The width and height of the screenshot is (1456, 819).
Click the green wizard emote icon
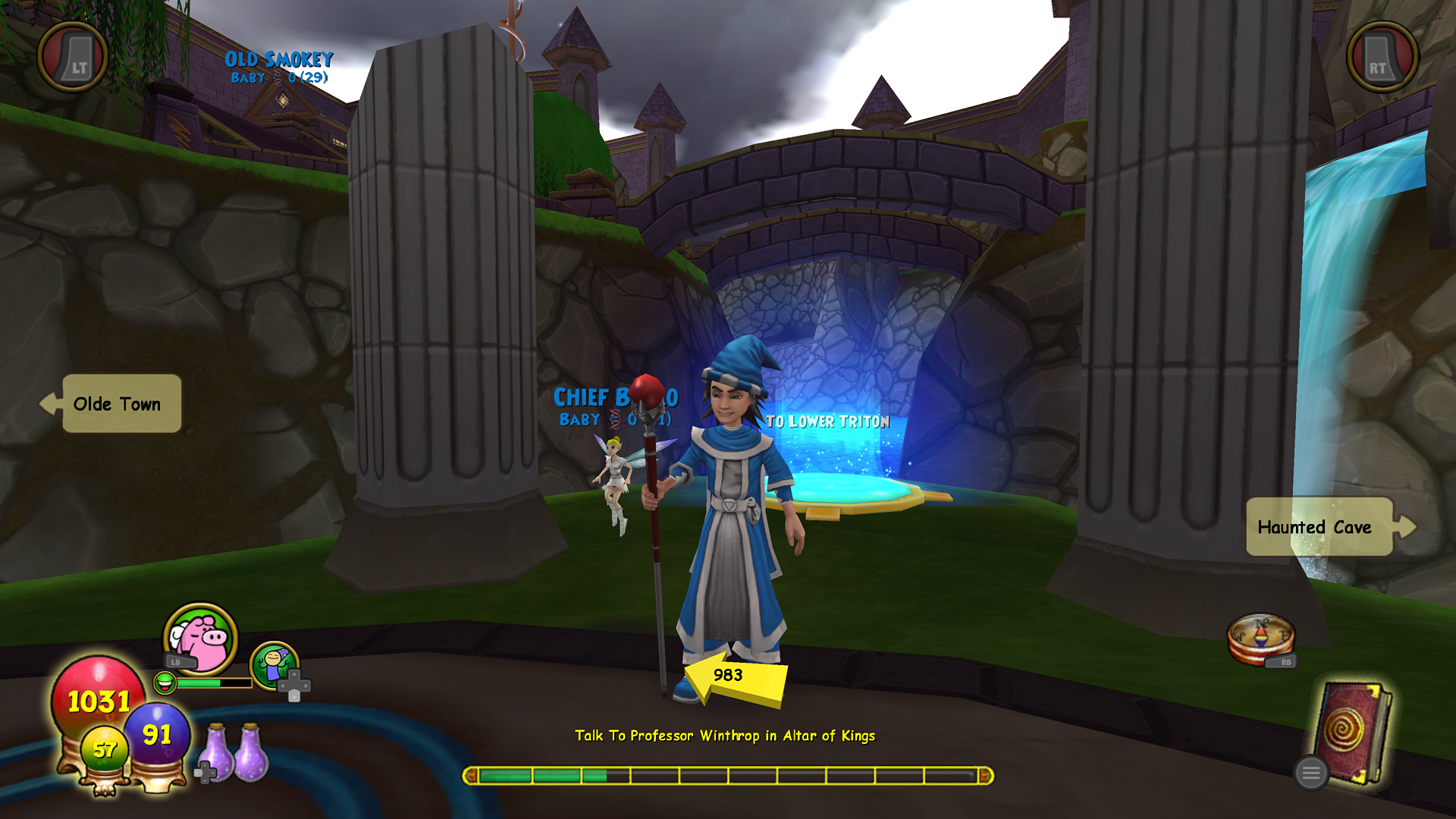click(x=274, y=665)
